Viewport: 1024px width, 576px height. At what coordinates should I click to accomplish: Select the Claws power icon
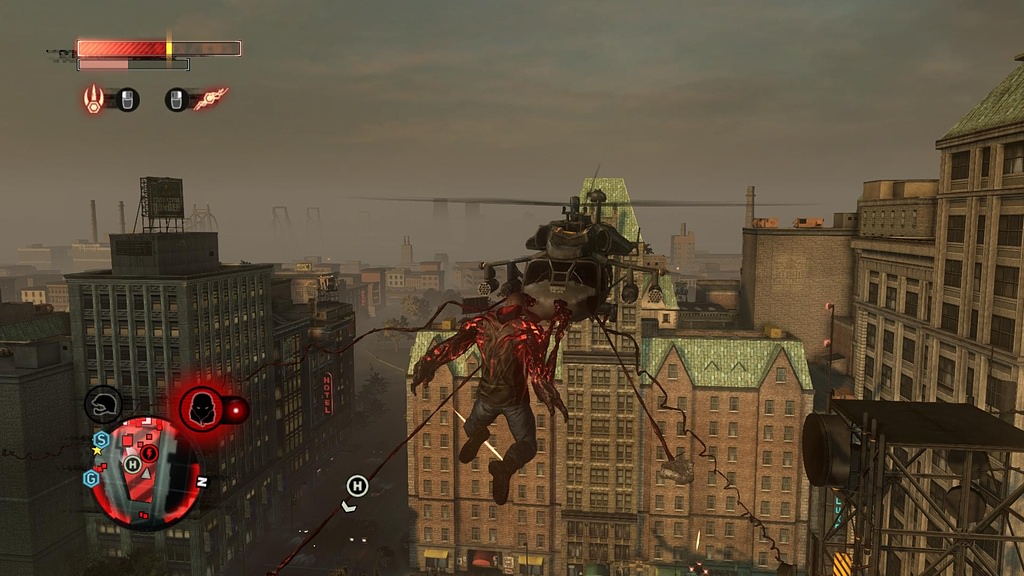coord(94,99)
